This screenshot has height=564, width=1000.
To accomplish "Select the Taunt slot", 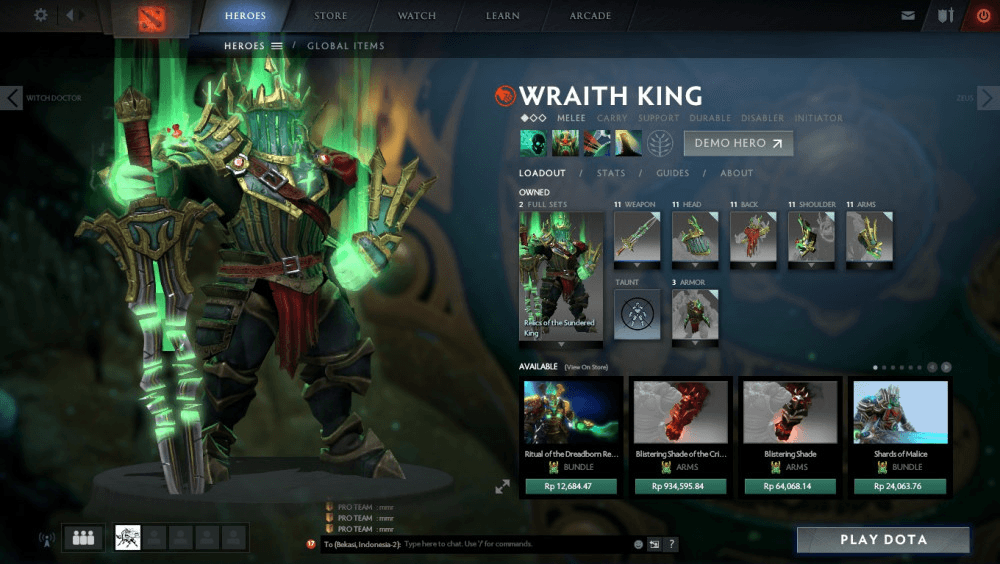I will click(x=637, y=314).
